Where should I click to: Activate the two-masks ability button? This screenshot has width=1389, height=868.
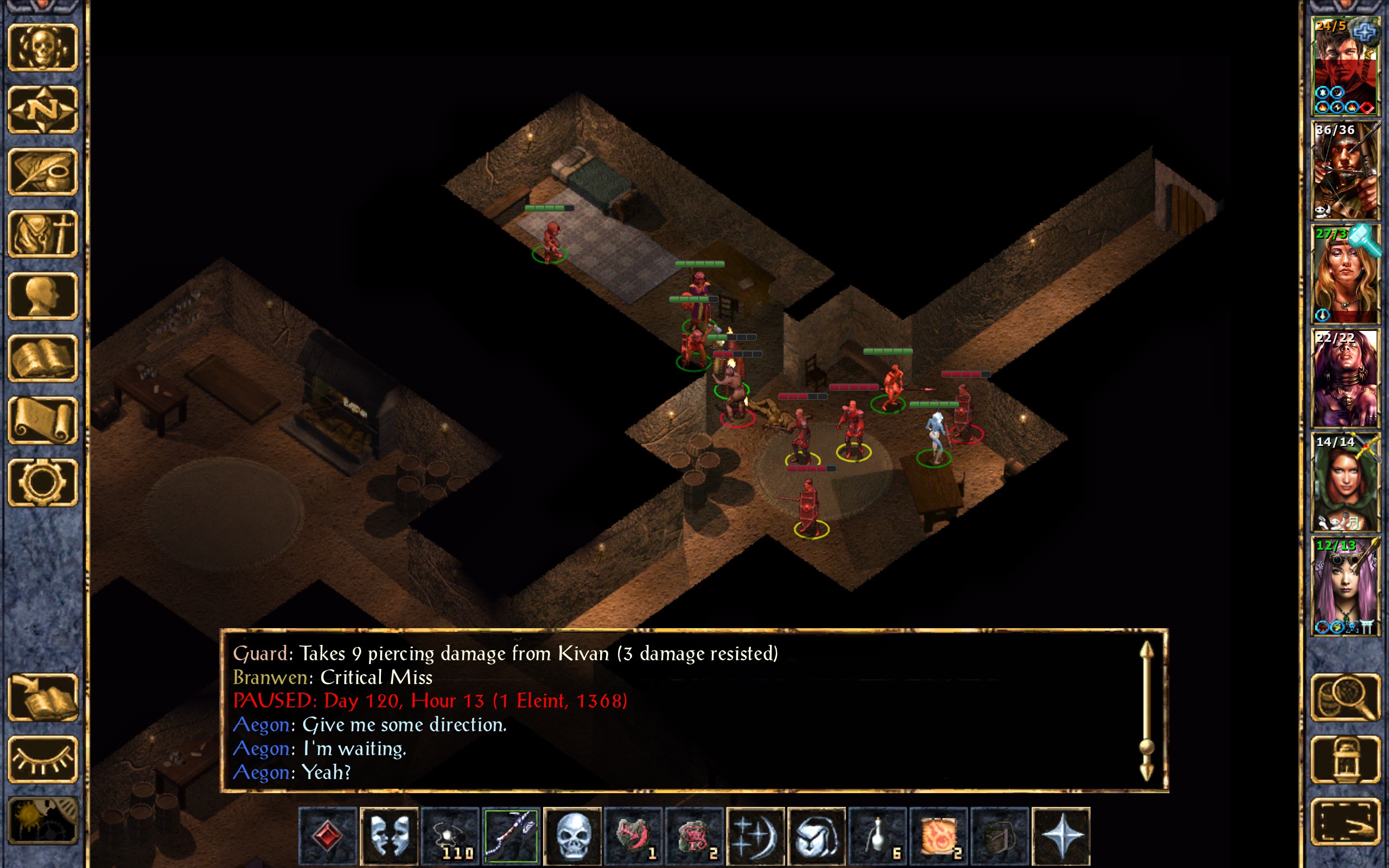click(x=388, y=836)
